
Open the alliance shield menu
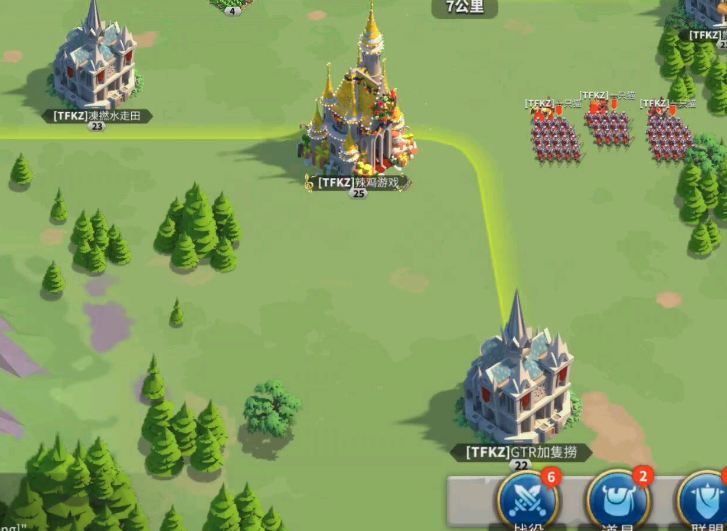coord(704,499)
